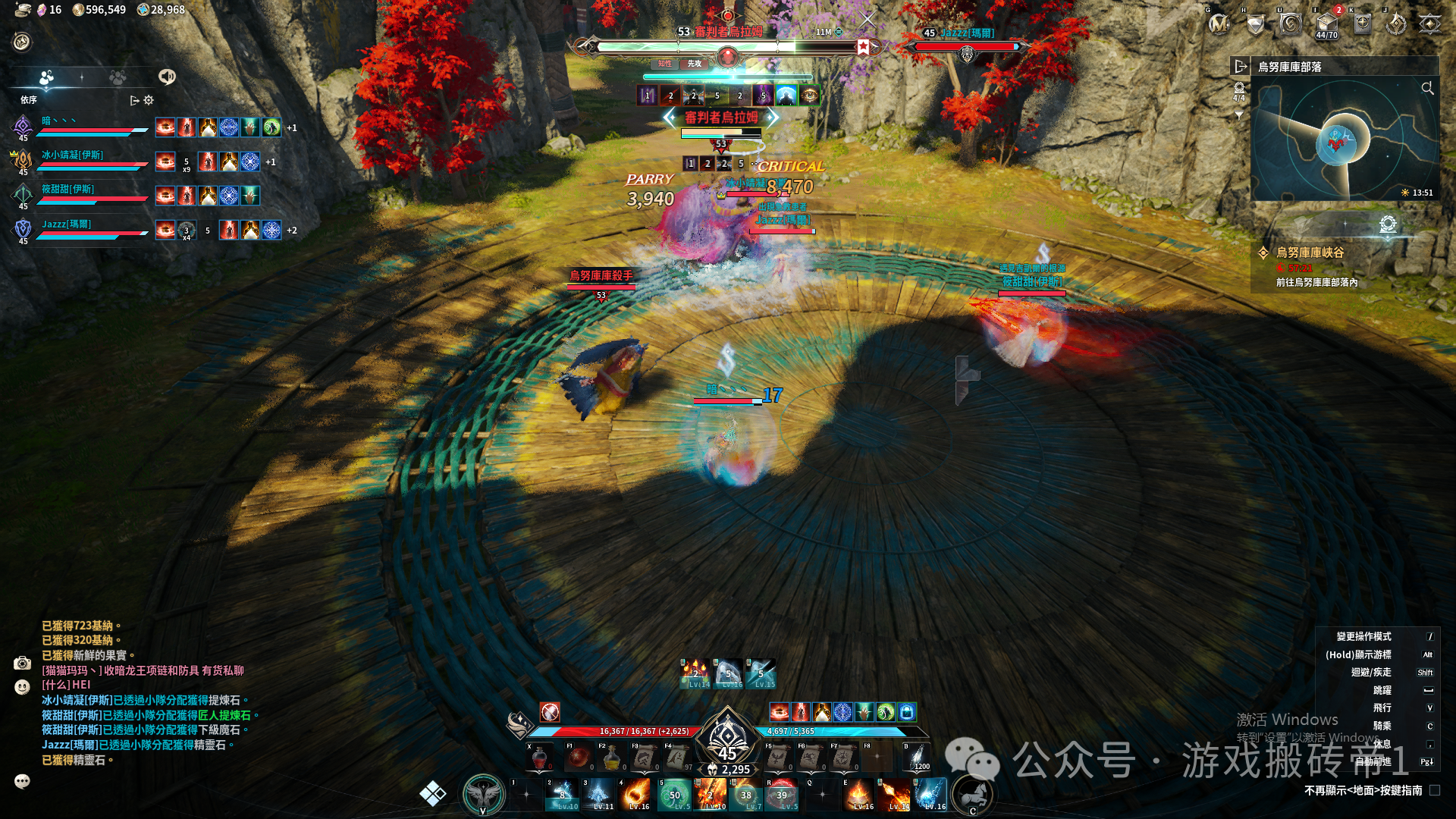
Task: Activate the bonfire flame skill on E
Action: pos(858,795)
